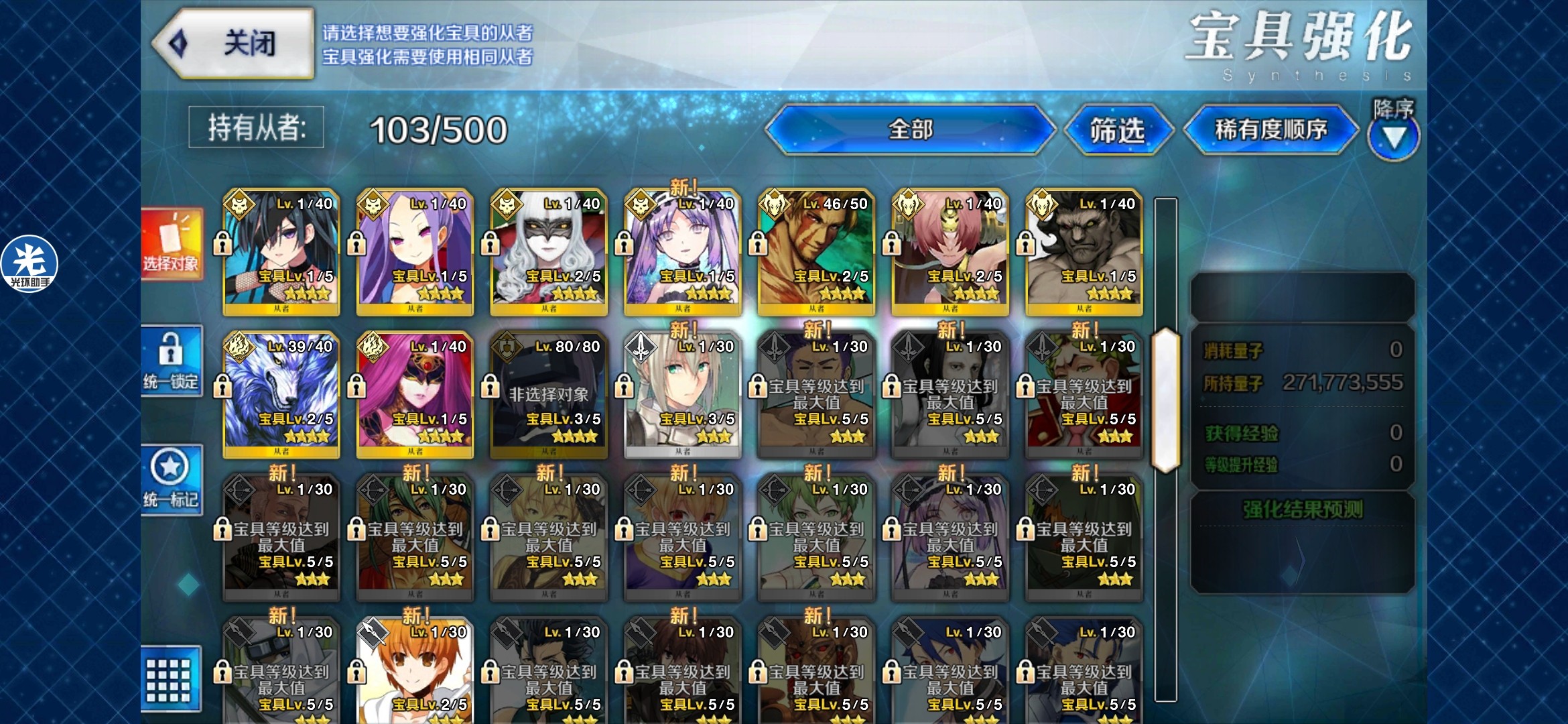Switch to 统一锁定 batch lock mode
The width and height of the screenshot is (1568, 724).
point(172,361)
